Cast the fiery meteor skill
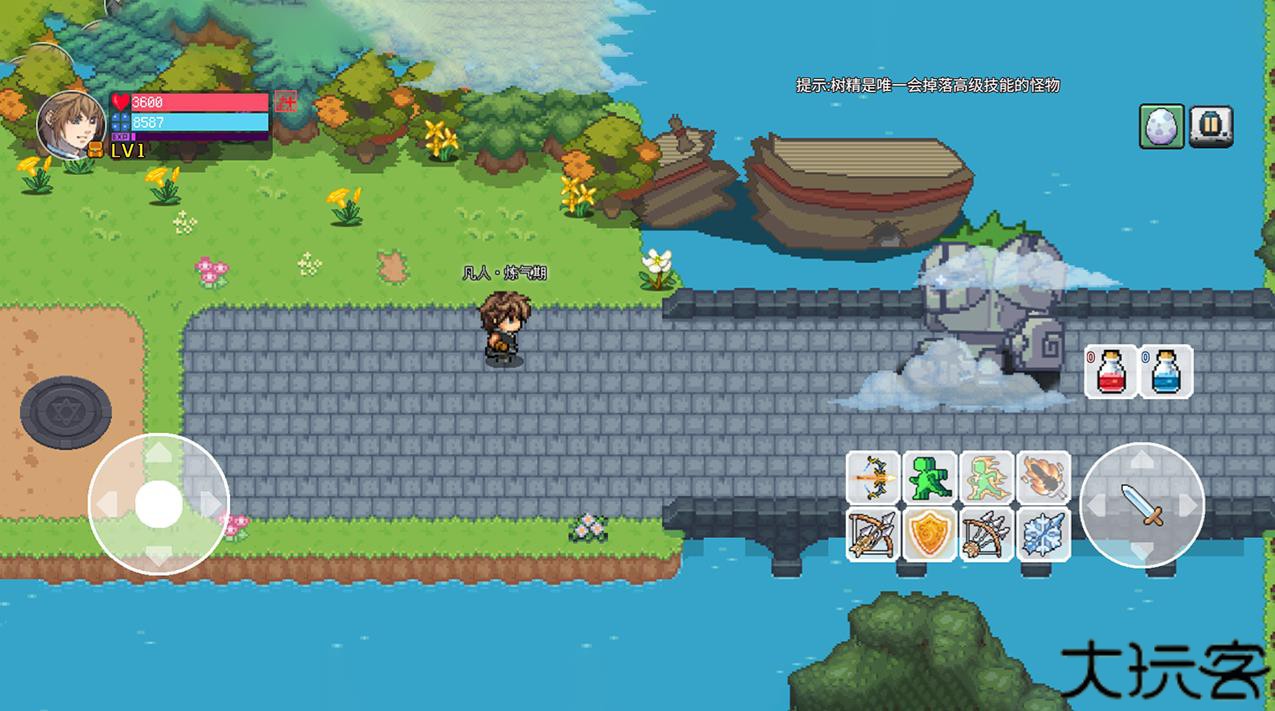This screenshot has width=1275, height=711. pos(1043,478)
